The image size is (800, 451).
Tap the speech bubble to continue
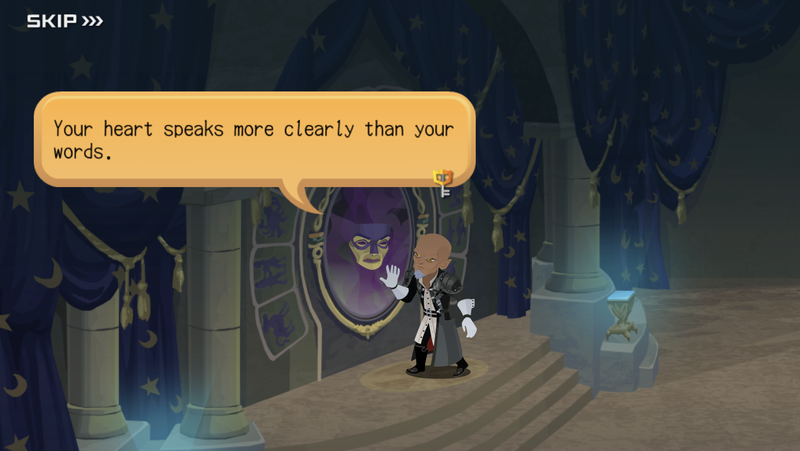pyautogui.click(x=253, y=140)
